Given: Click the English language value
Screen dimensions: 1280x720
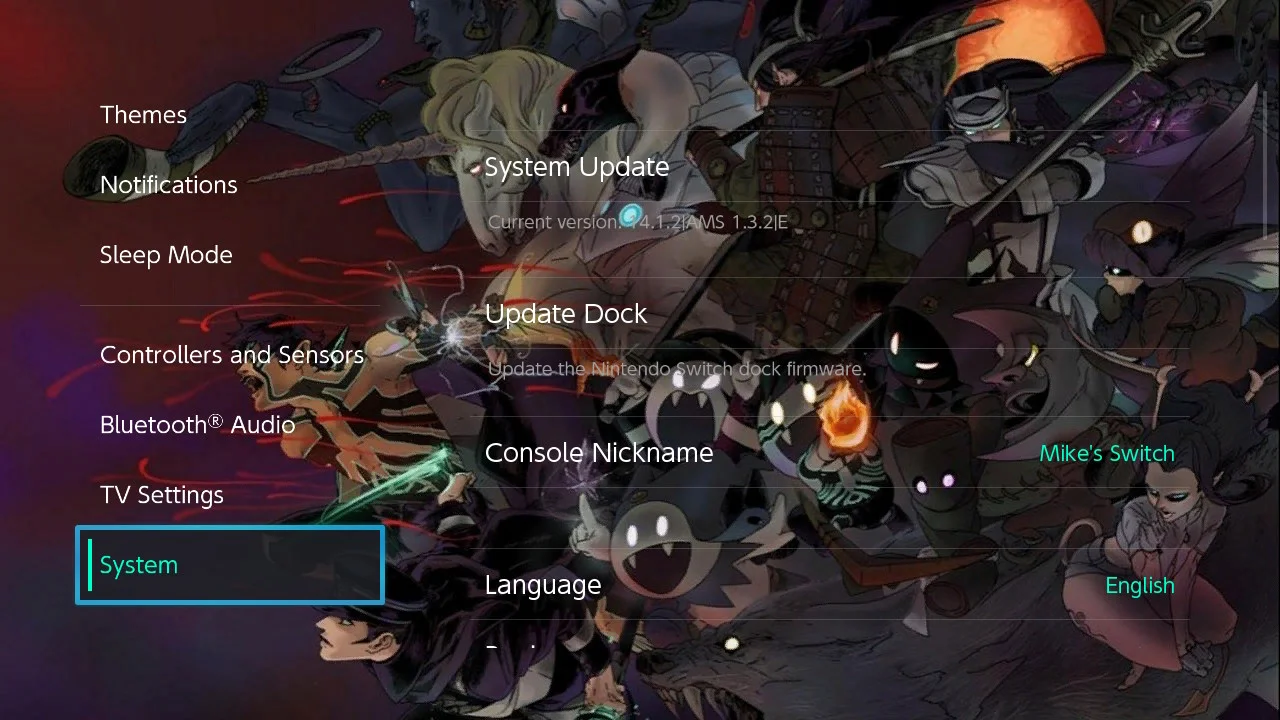Looking at the screenshot, I should (x=1140, y=584).
